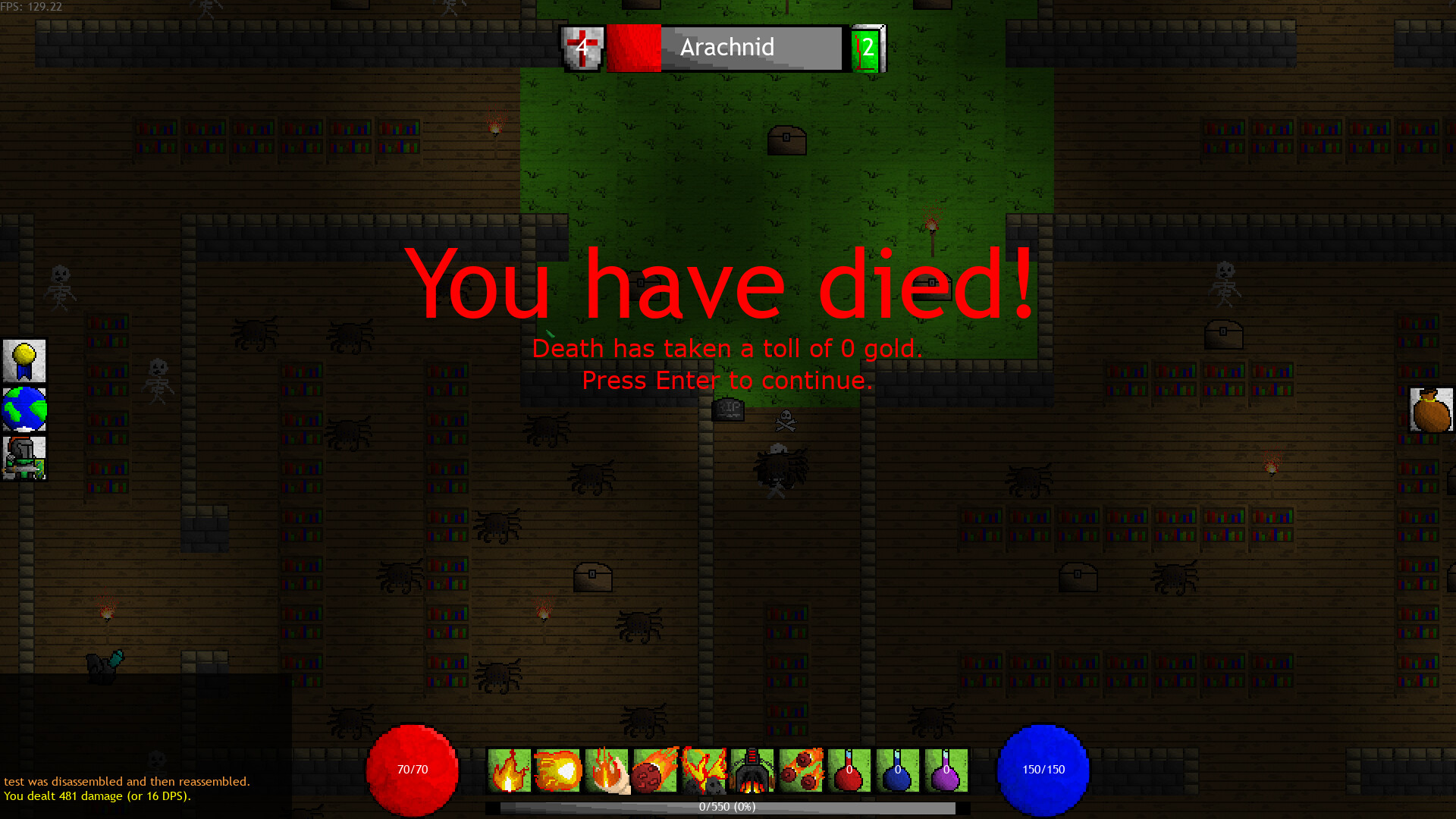Click the XP progress bar showing 0/550

coord(726,807)
